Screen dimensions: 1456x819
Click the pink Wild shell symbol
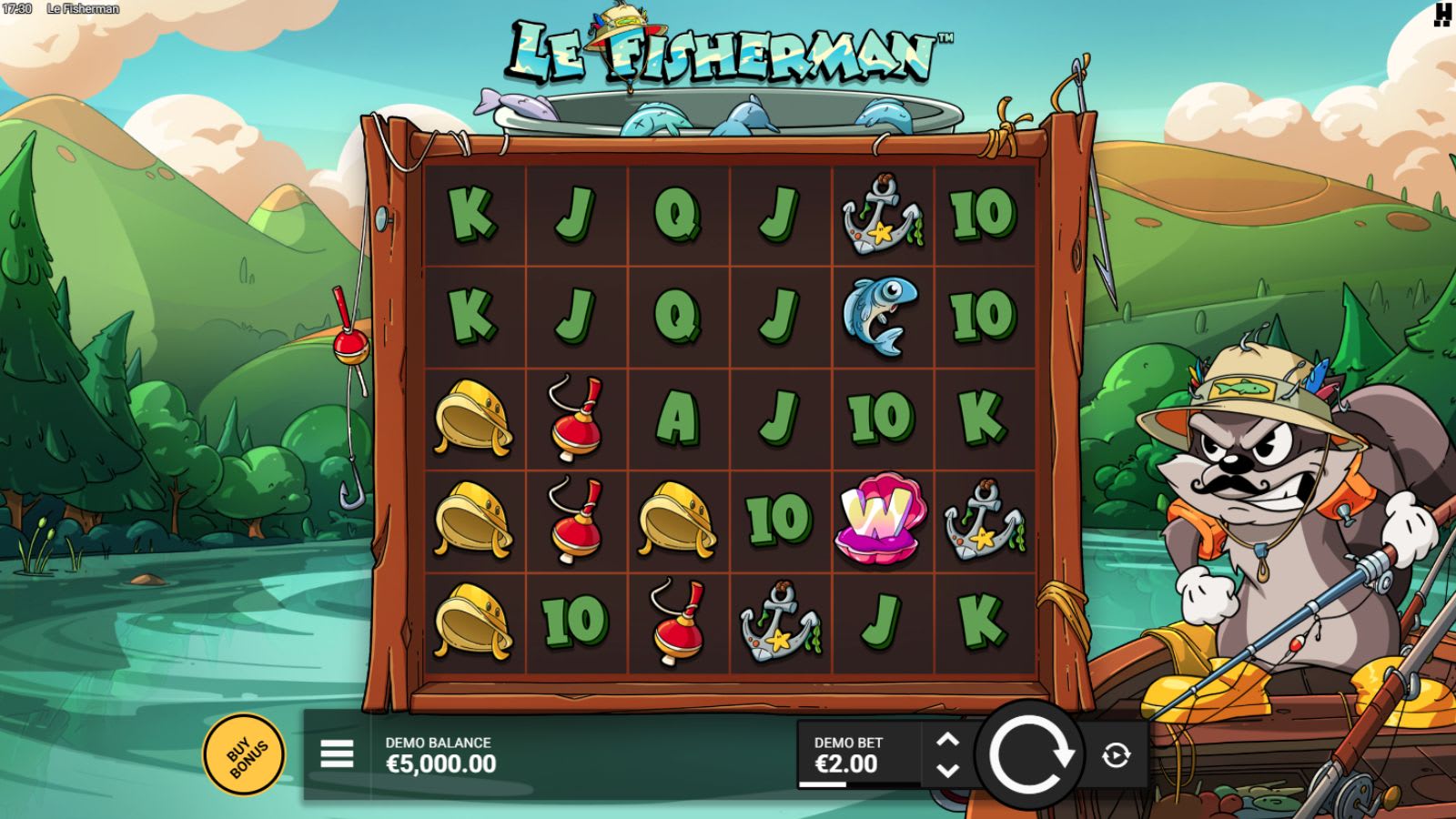(x=877, y=519)
